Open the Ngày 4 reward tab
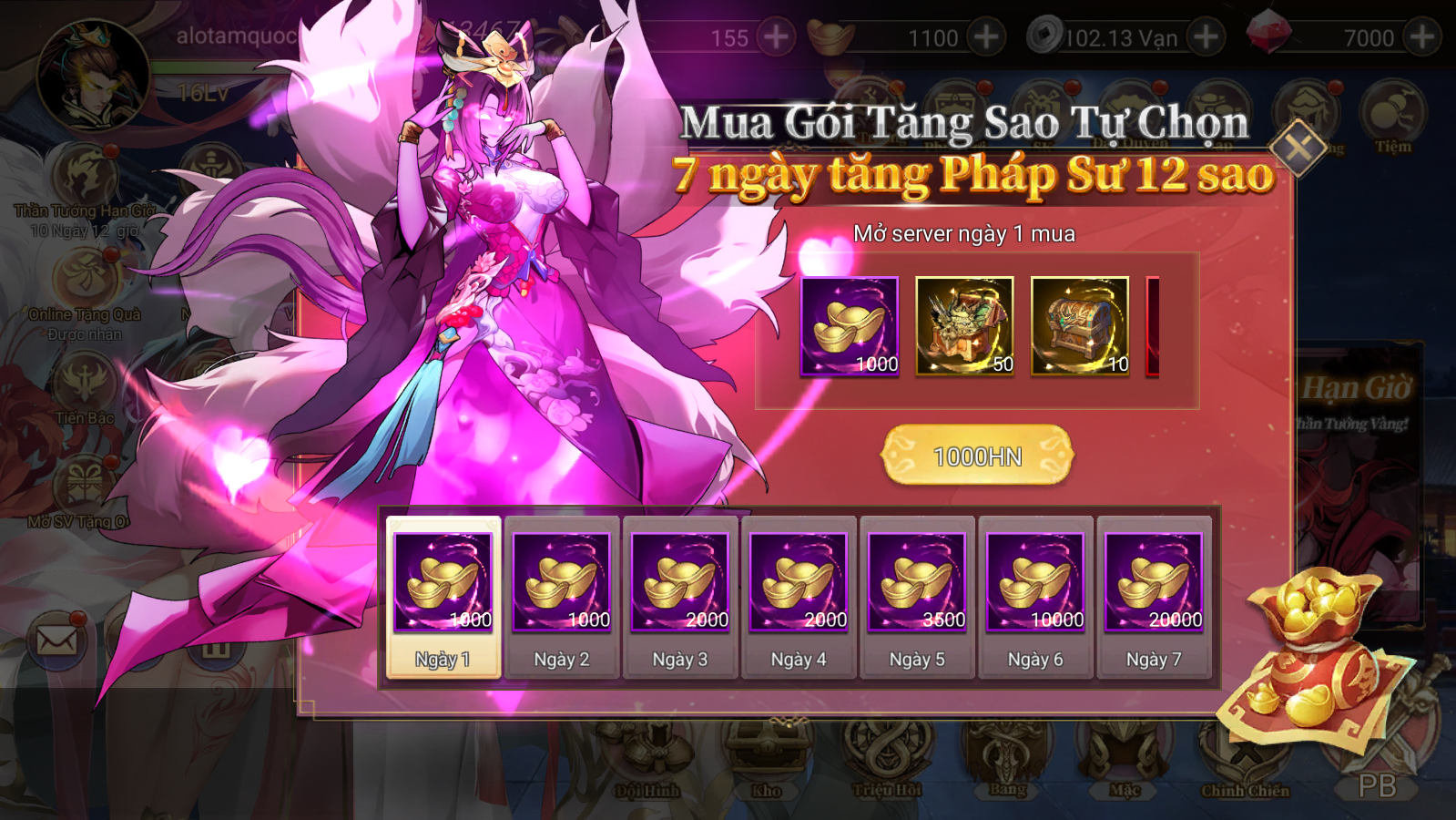Screen dimensions: 1456x820 [799, 598]
